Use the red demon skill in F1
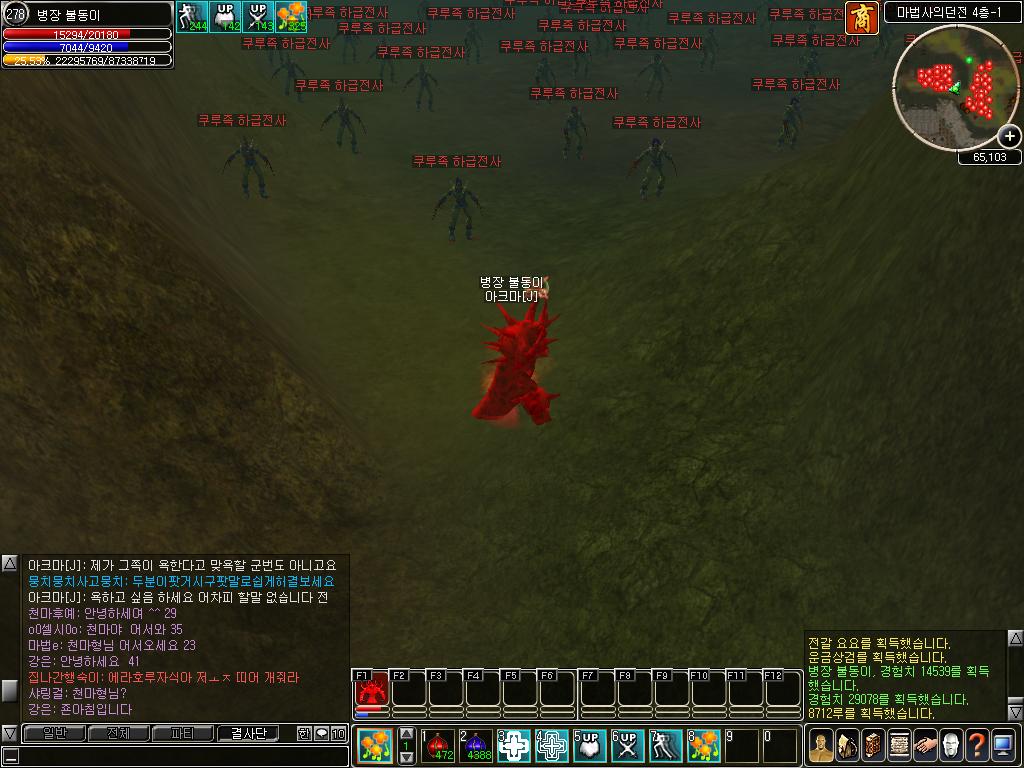The width and height of the screenshot is (1024, 768). click(x=371, y=690)
